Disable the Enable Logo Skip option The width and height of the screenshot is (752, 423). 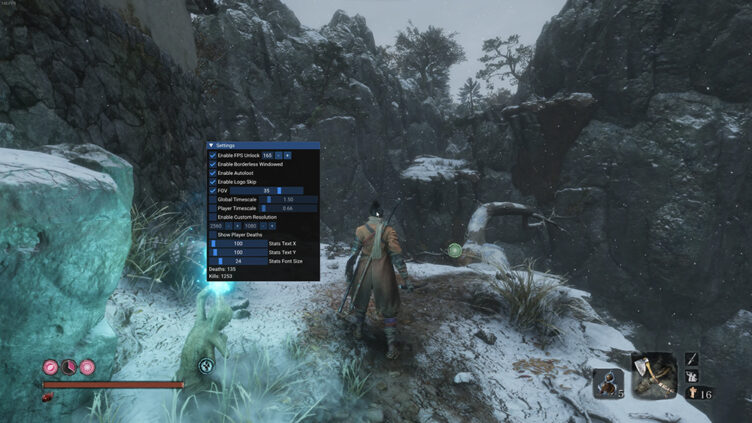212,182
